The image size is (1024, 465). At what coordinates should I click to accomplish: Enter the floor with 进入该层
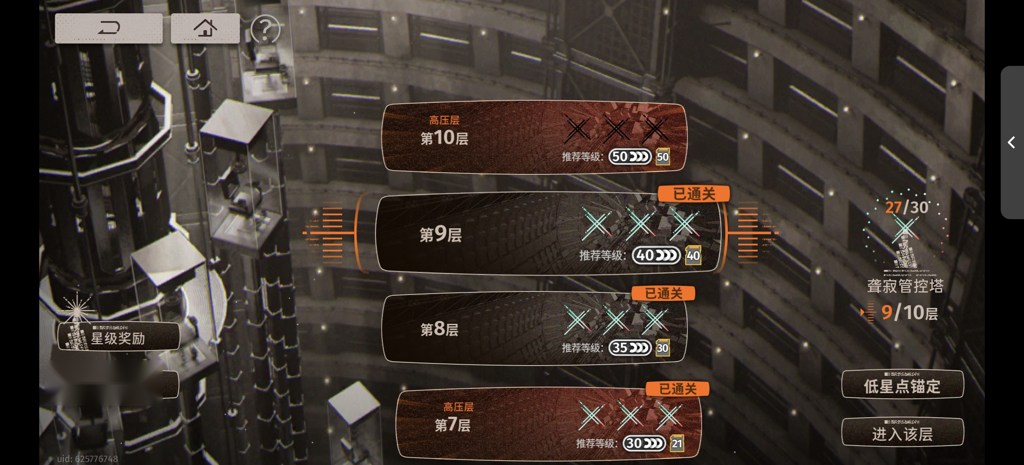pos(902,432)
